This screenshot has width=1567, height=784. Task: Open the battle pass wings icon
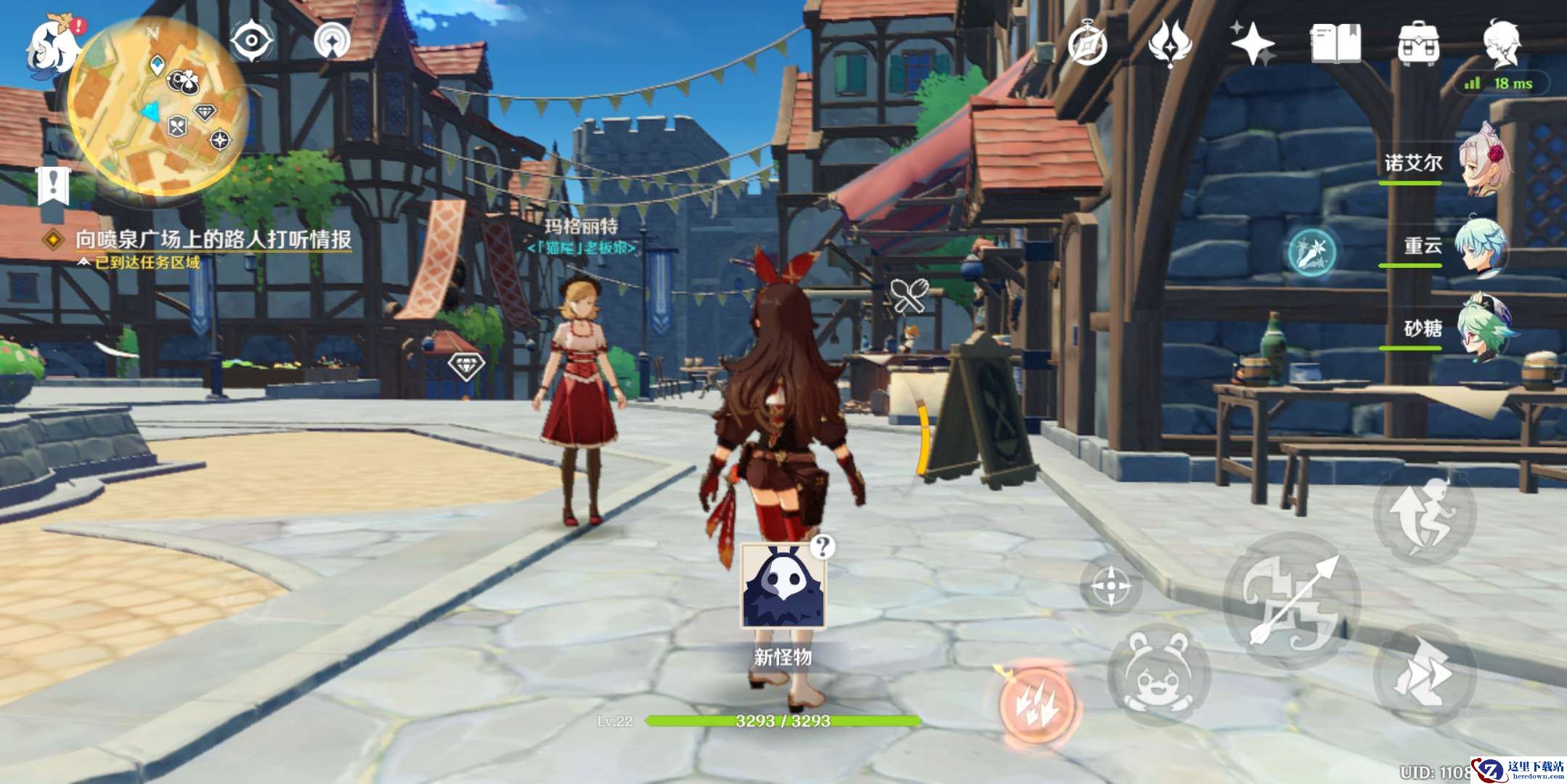click(x=1170, y=44)
